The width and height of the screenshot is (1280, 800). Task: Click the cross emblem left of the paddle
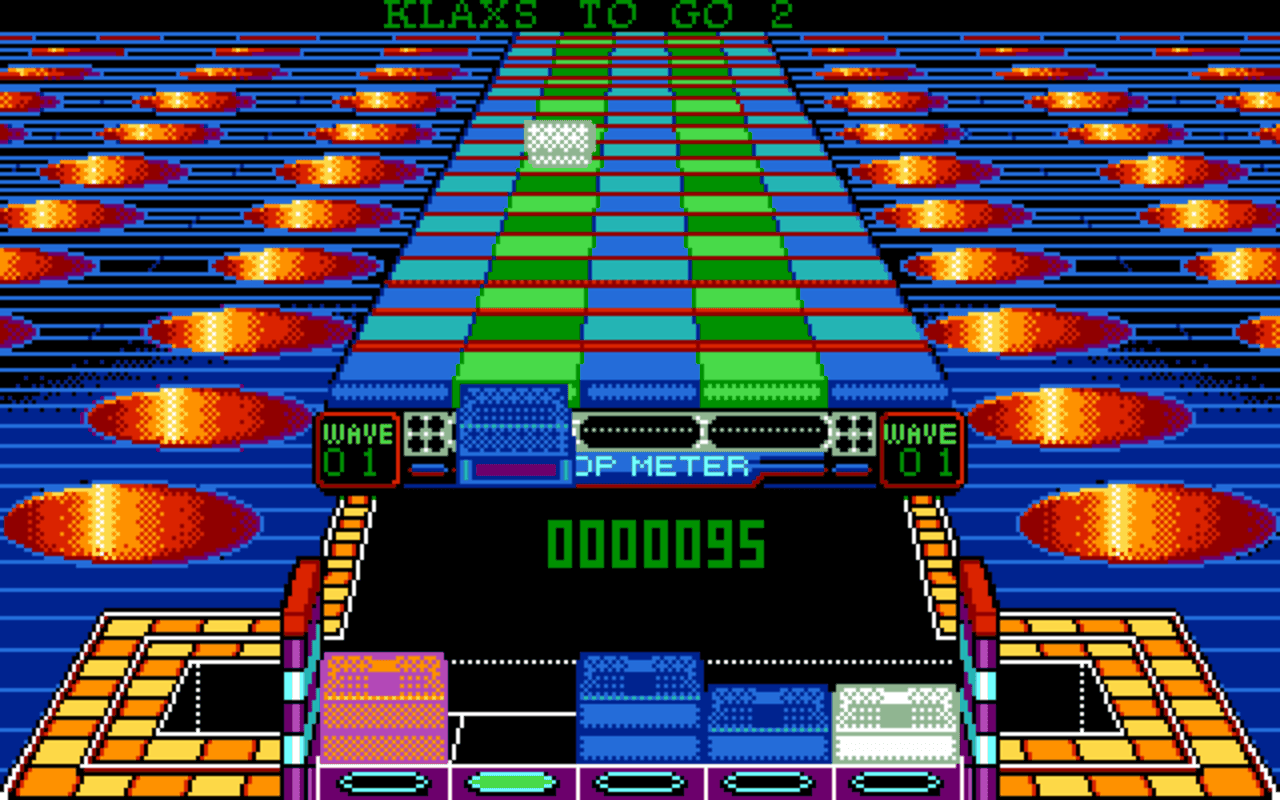[428, 432]
